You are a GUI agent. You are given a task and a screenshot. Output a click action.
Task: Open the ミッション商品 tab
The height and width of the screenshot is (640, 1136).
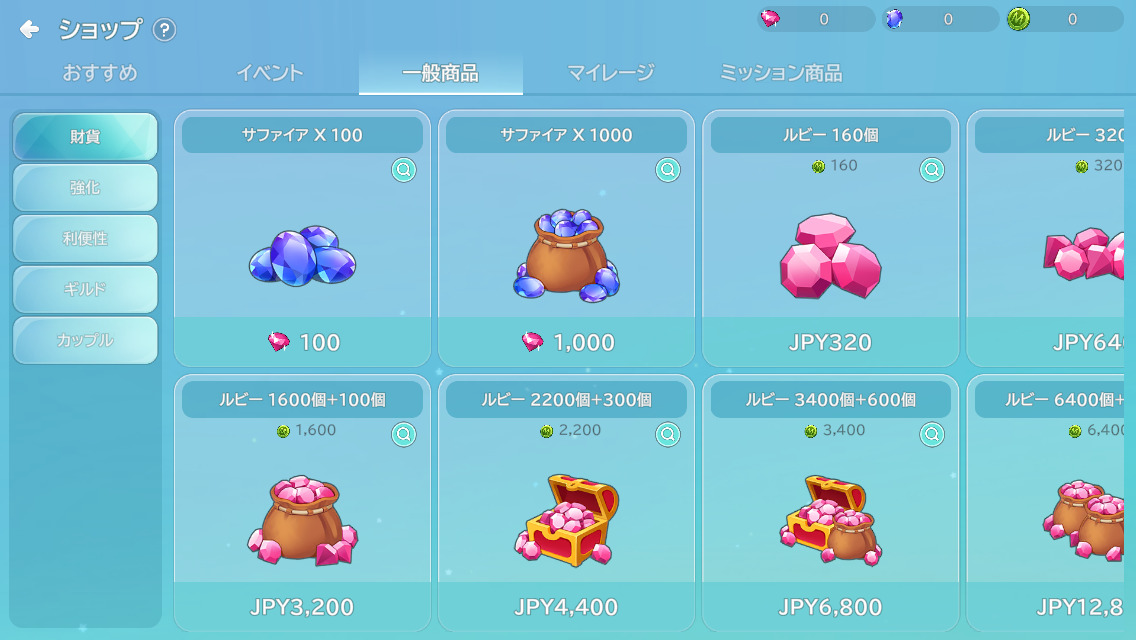pyautogui.click(x=780, y=73)
